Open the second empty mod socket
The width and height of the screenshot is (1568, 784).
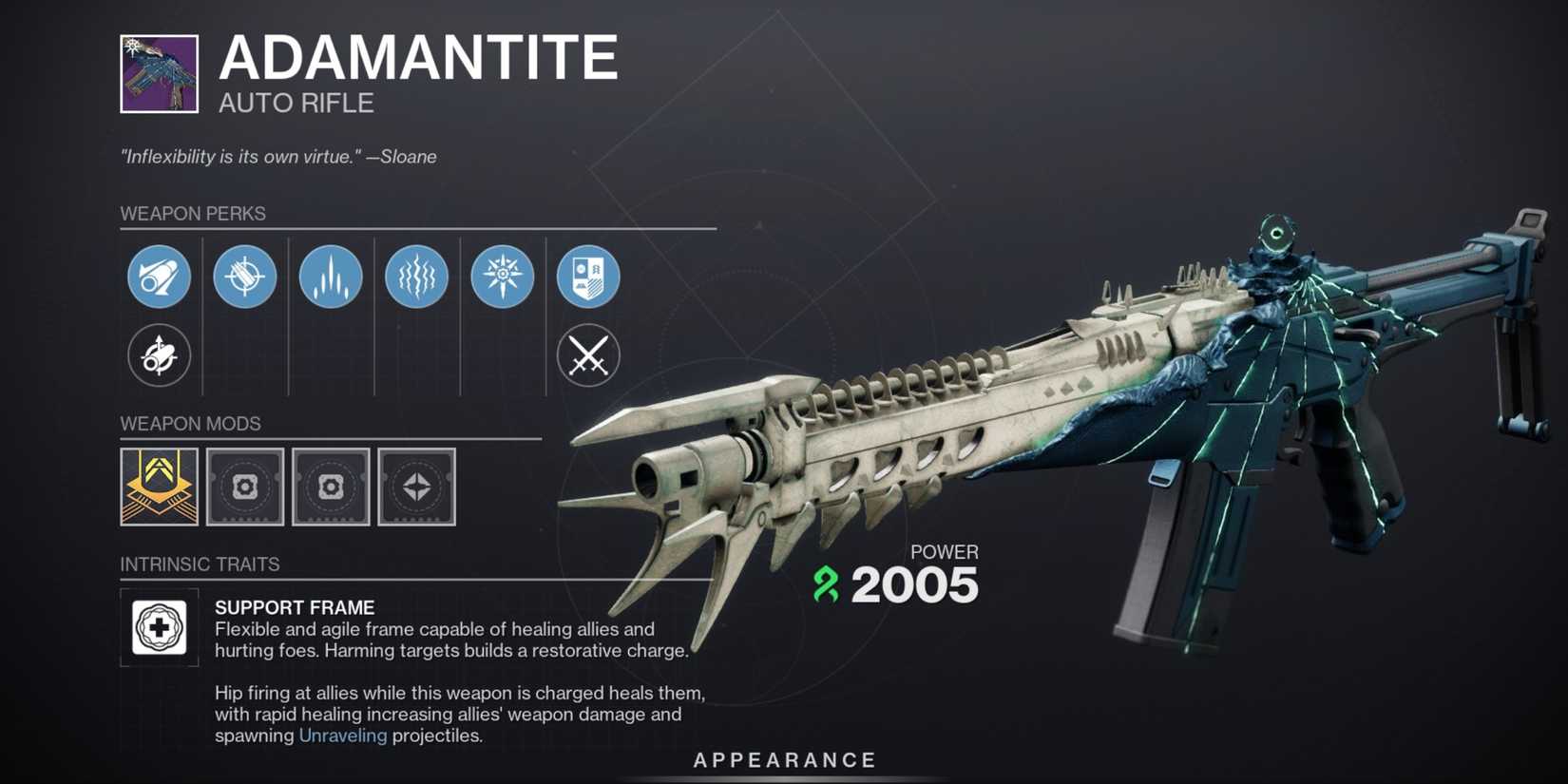click(x=330, y=487)
